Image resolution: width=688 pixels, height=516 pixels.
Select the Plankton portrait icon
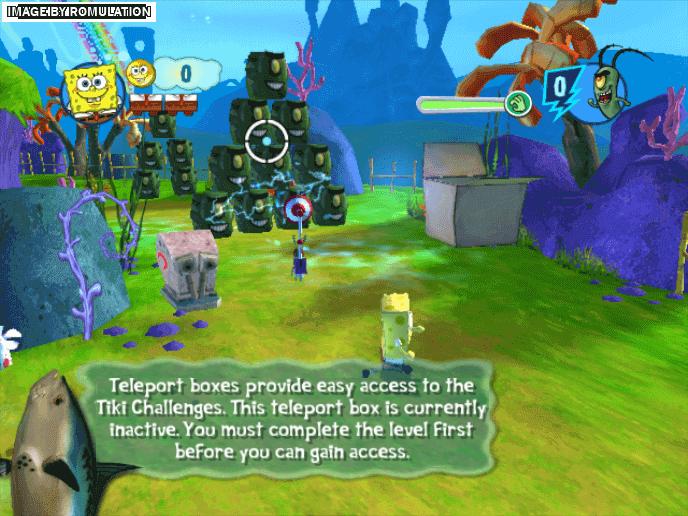coord(612,94)
